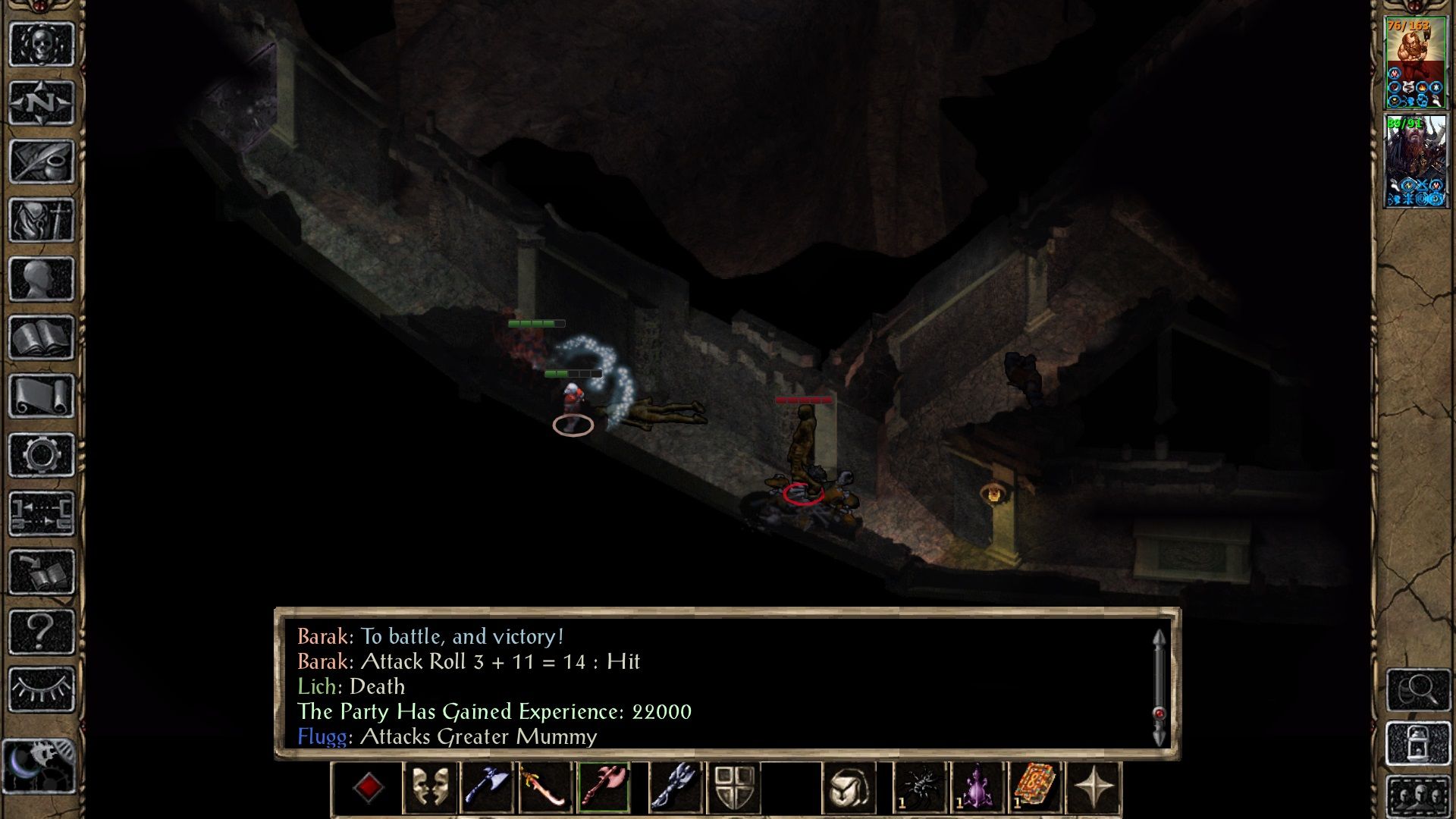Open the journal with the quill icon
The image size is (1456, 819).
click(42, 161)
